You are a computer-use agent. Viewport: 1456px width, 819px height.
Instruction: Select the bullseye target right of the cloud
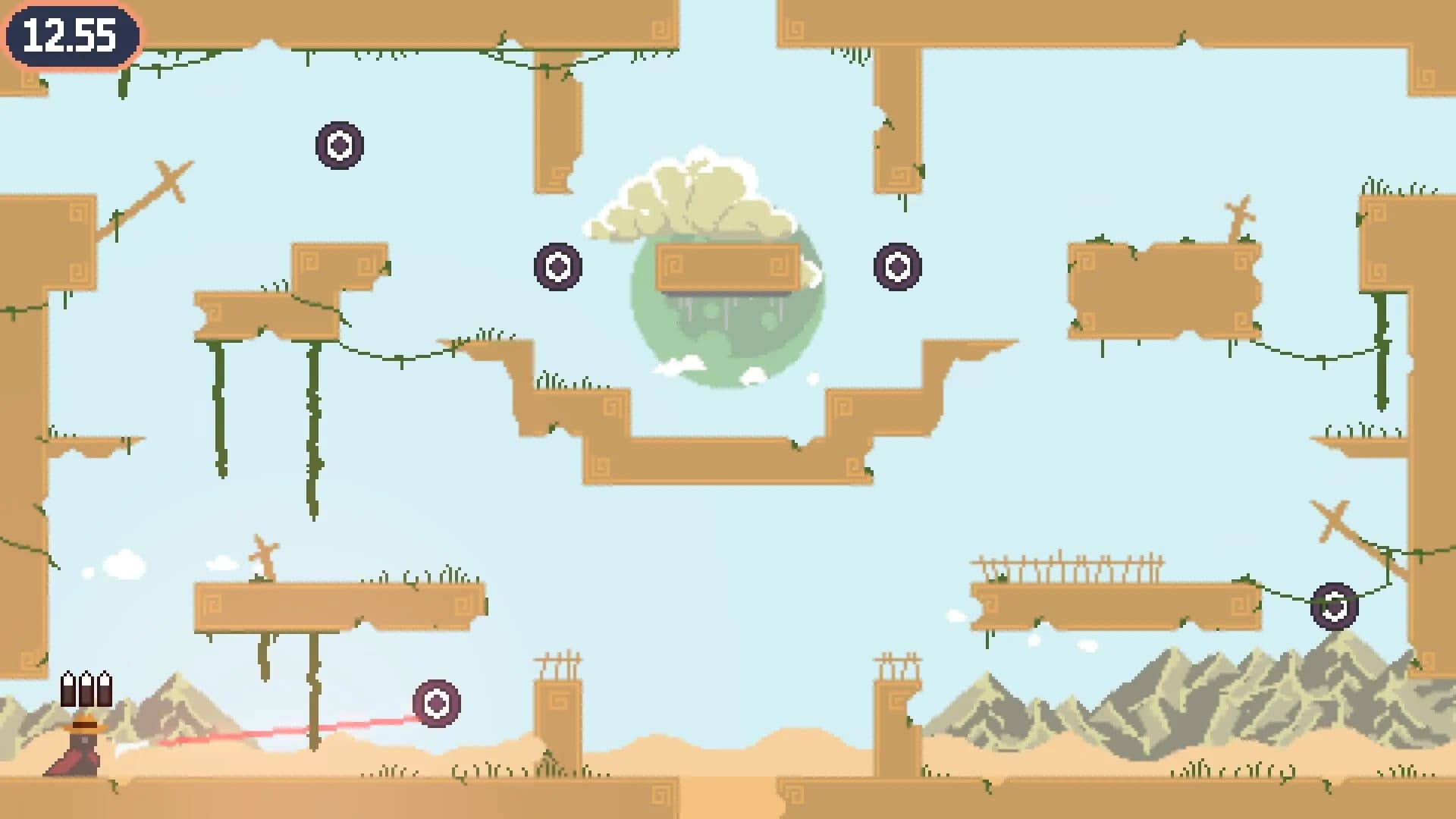(898, 265)
